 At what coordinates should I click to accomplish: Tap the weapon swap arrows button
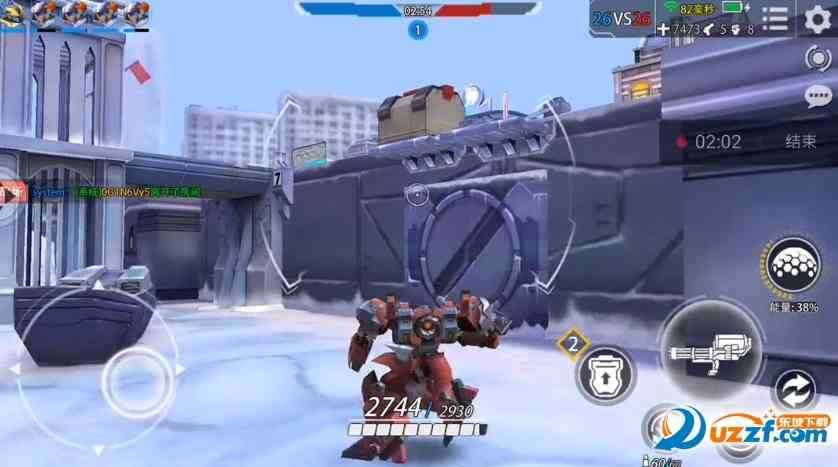795,390
